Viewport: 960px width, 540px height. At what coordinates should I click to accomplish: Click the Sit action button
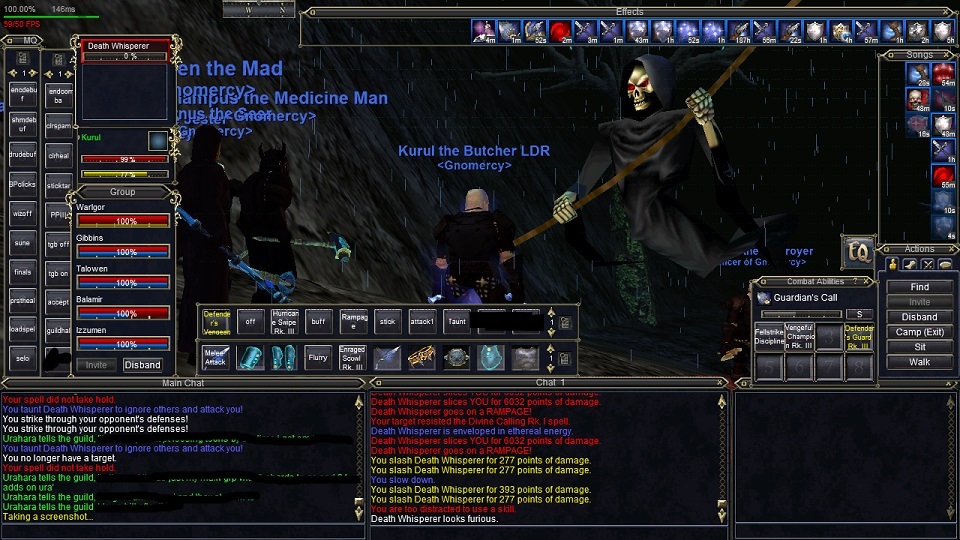pyautogui.click(x=919, y=347)
